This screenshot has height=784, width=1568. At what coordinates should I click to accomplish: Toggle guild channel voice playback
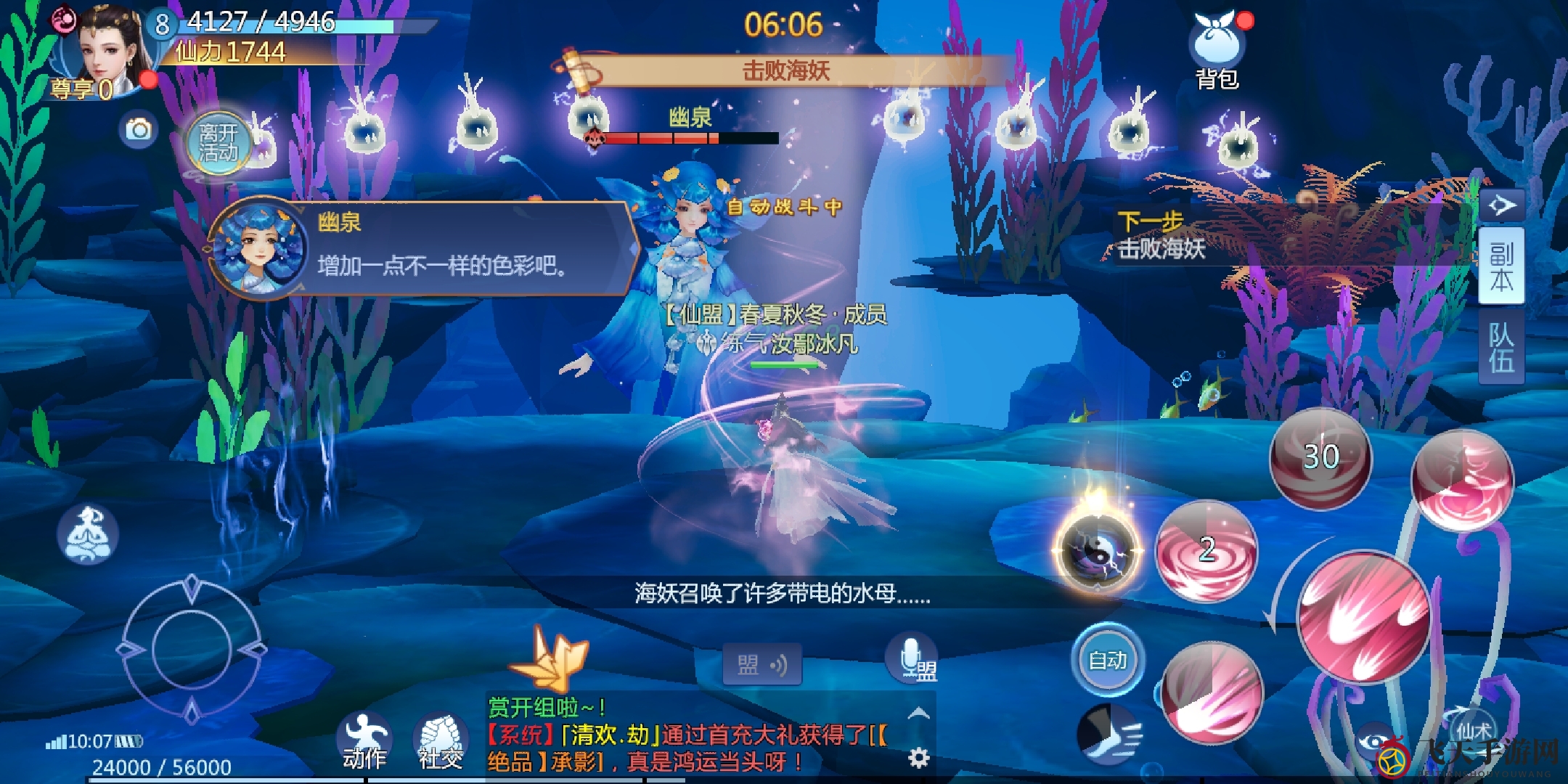[x=761, y=663]
